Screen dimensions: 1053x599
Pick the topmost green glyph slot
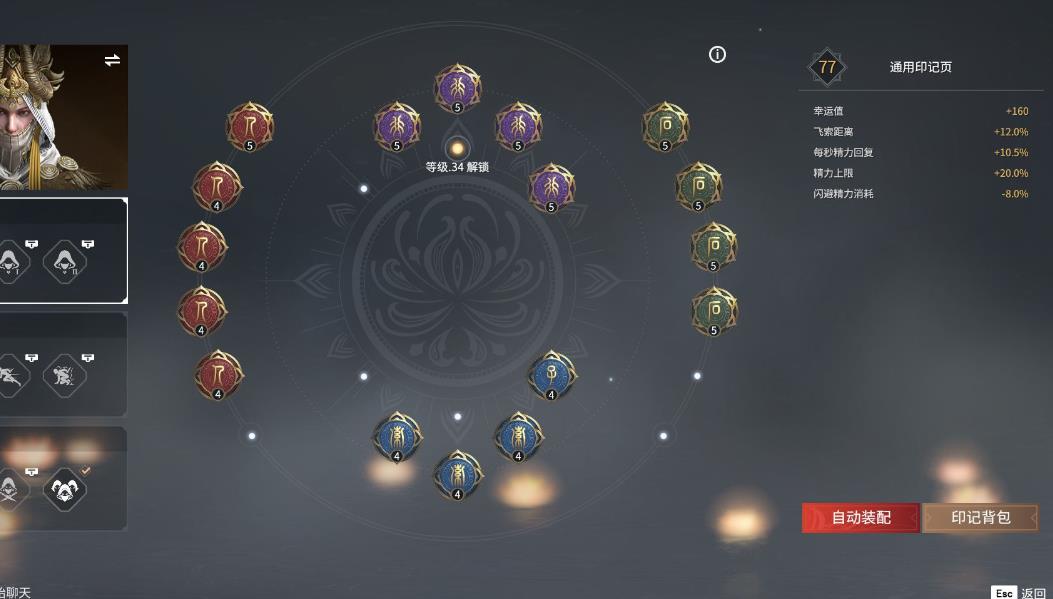tap(665, 126)
